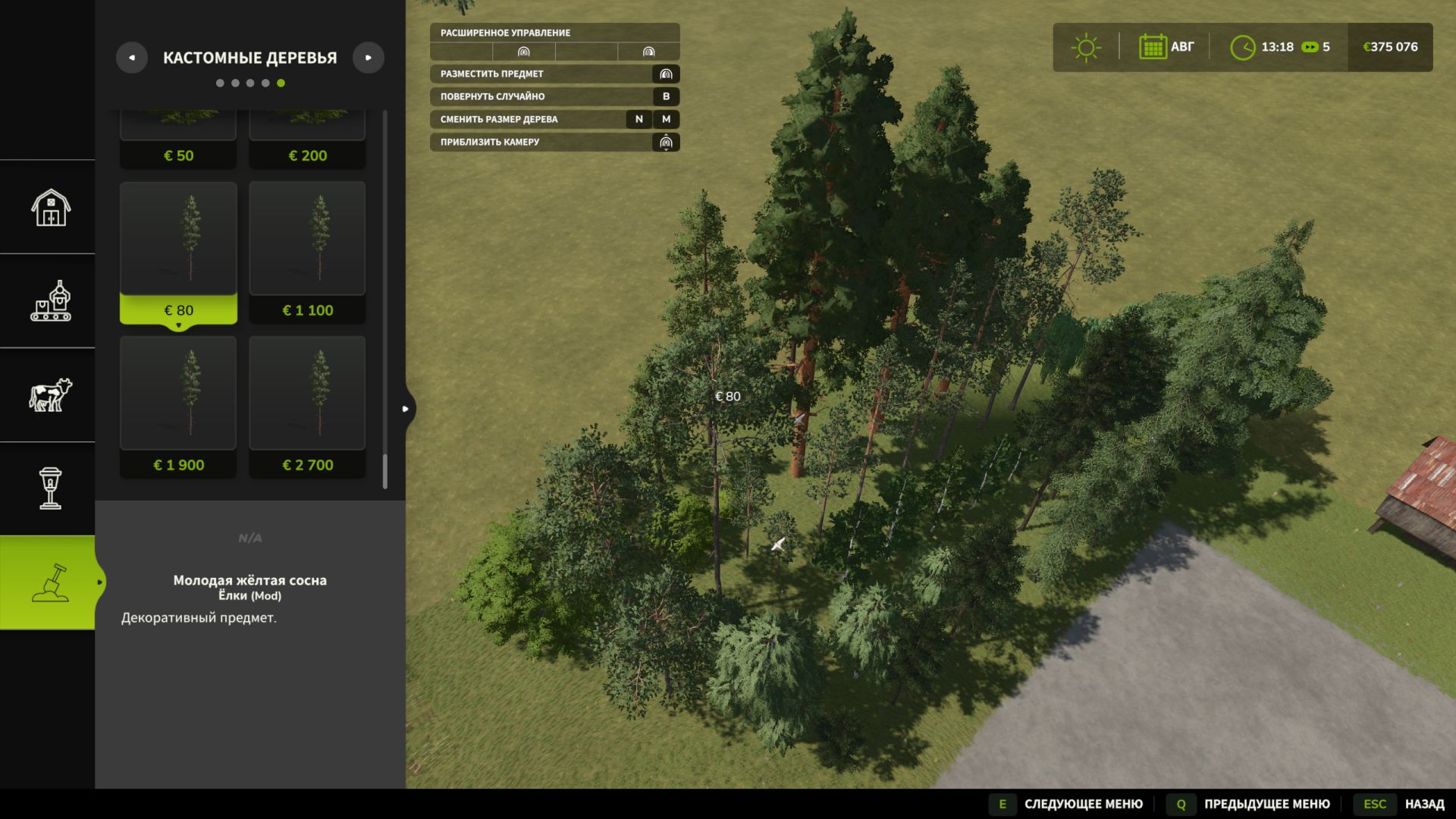The height and width of the screenshot is (819, 1456).
Task: Select the production facilities icon
Action: tap(49, 300)
